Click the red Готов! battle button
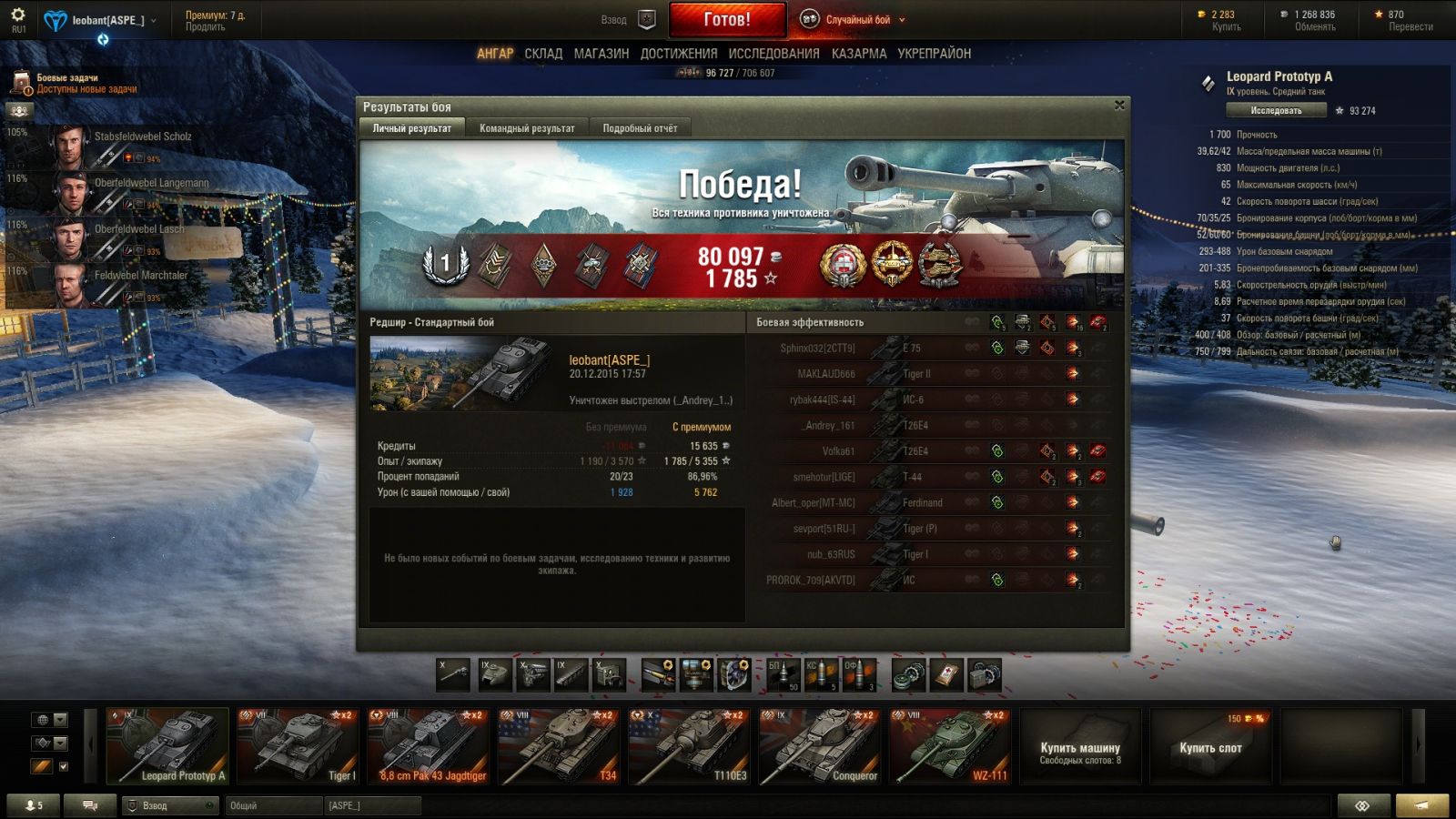The height and width of the screenshot is (819, 1456). pos(727,19)
